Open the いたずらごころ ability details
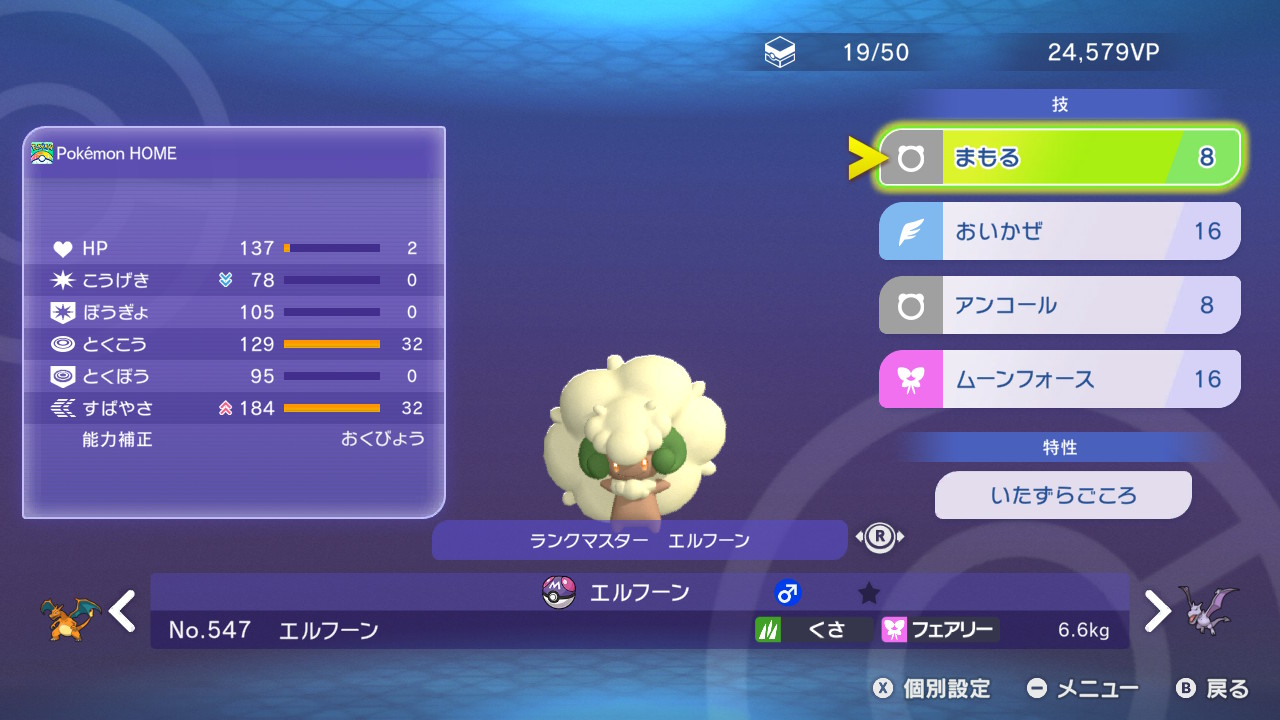This screenshot has height=720, width=1280. (1063, 495)
